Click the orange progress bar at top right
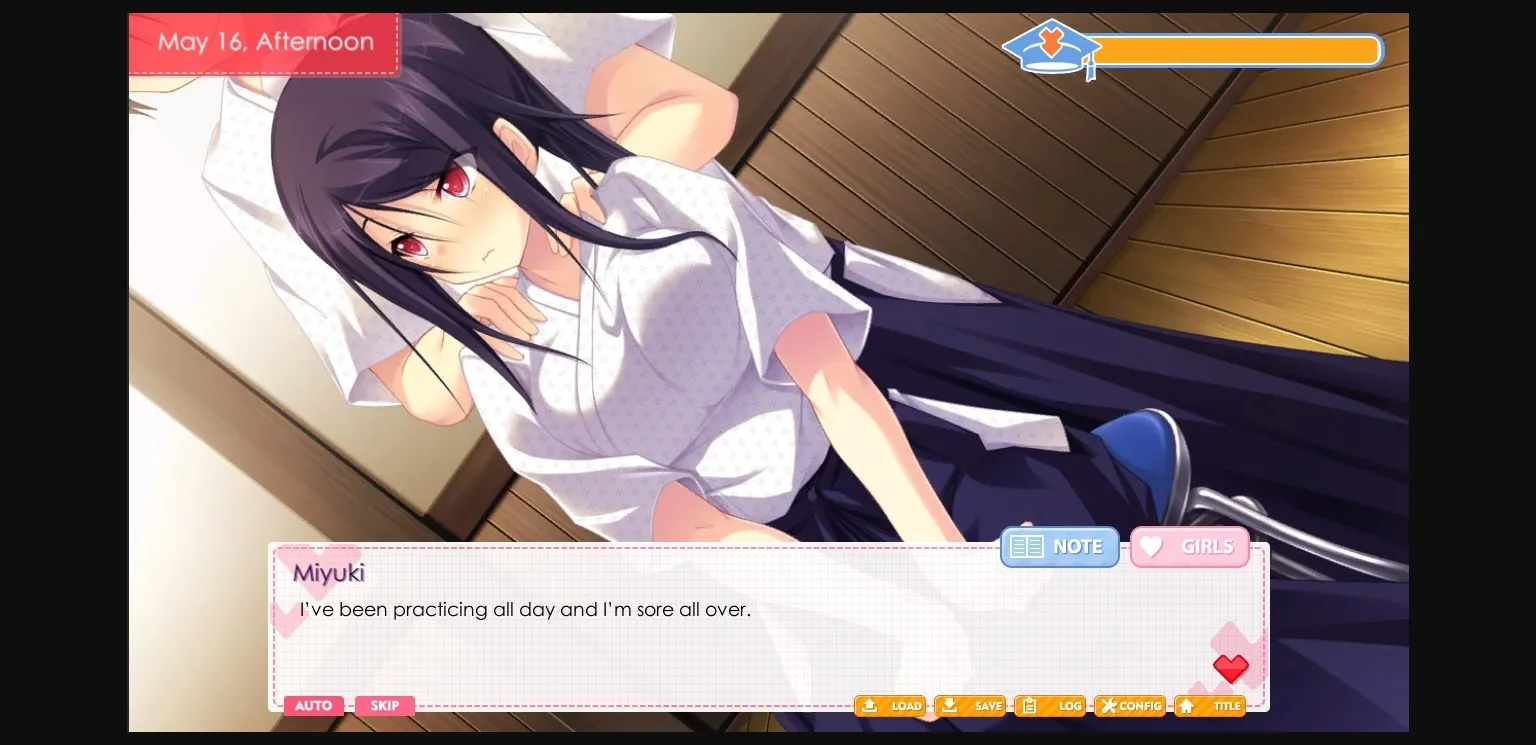This screenshot has width=1536, height=745. tap(1238, 50)
